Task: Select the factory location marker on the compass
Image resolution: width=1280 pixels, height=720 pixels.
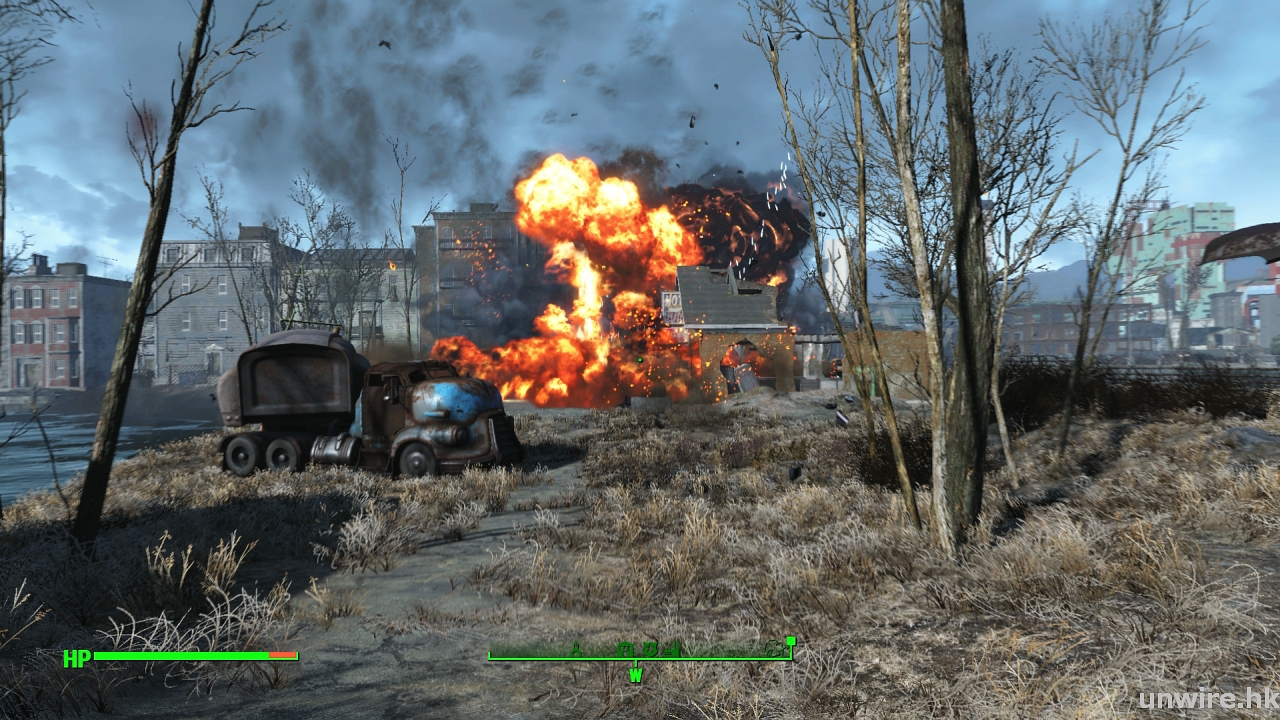Action: (671, 650)
